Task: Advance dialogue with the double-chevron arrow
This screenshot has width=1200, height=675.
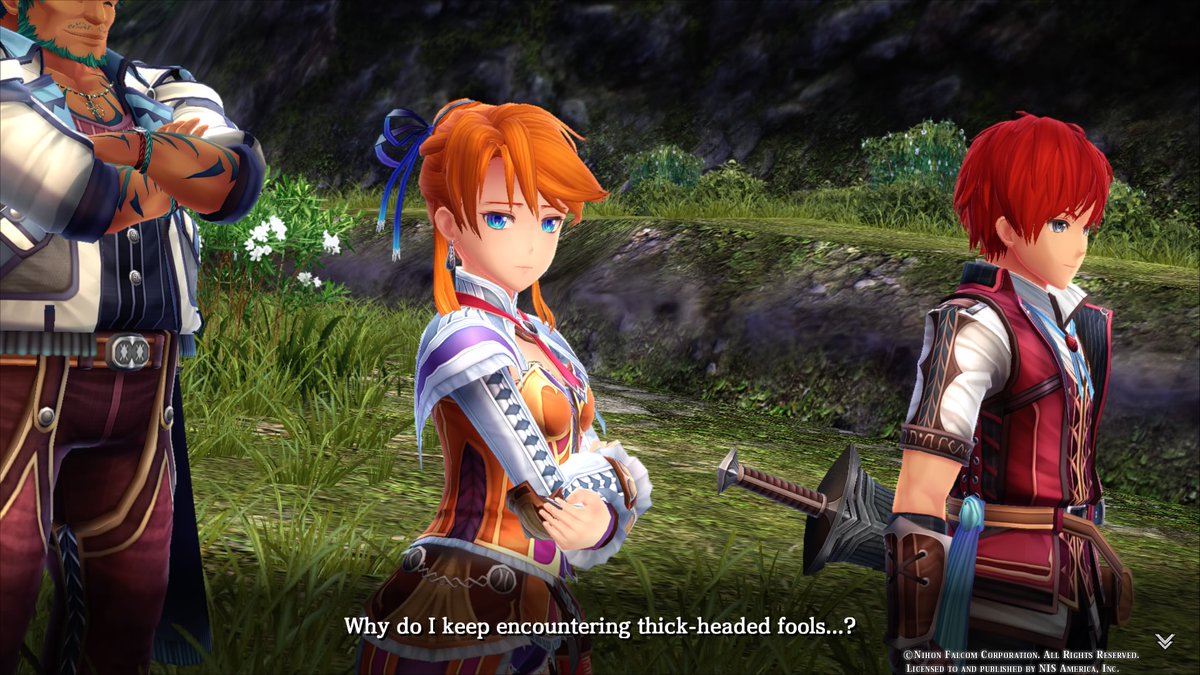Action: 1164,641
